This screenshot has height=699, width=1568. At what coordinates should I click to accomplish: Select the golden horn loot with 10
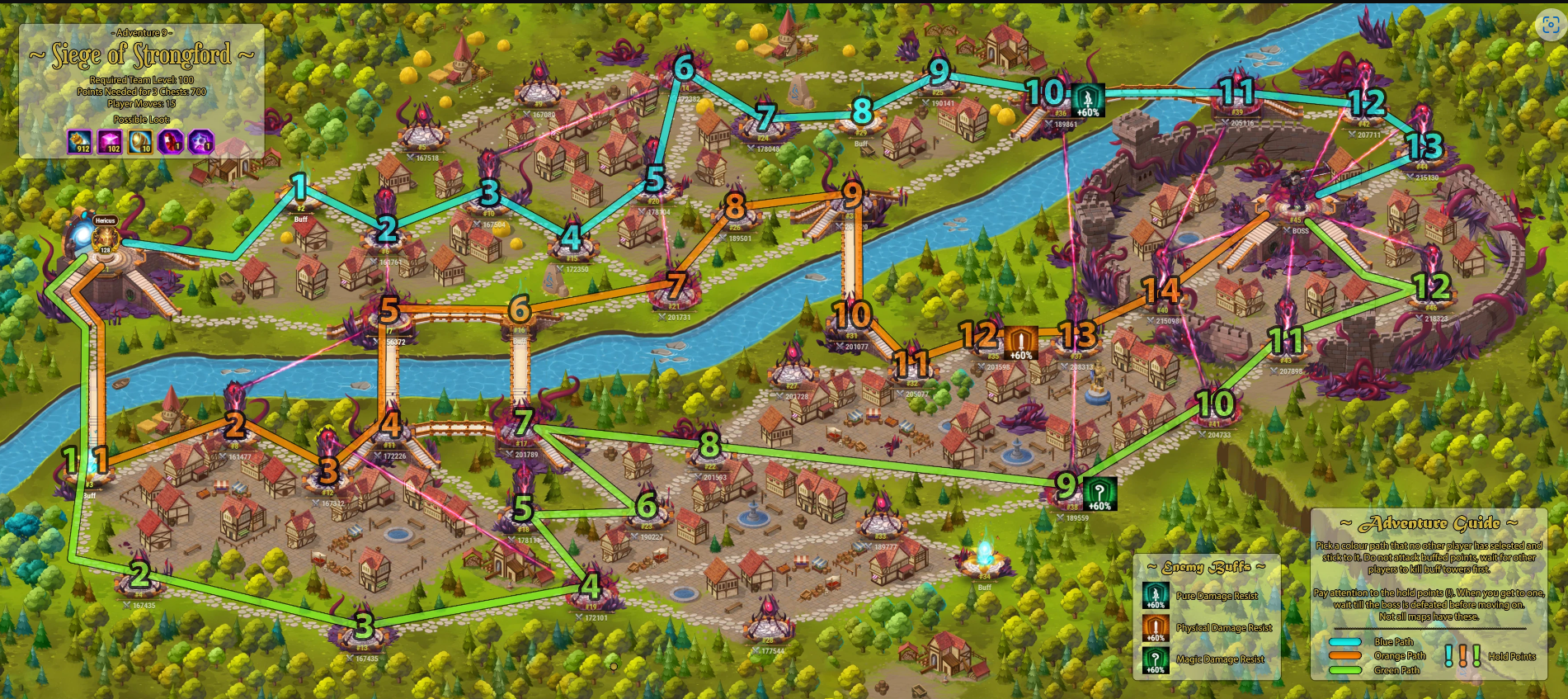click(x=140, y=142)
